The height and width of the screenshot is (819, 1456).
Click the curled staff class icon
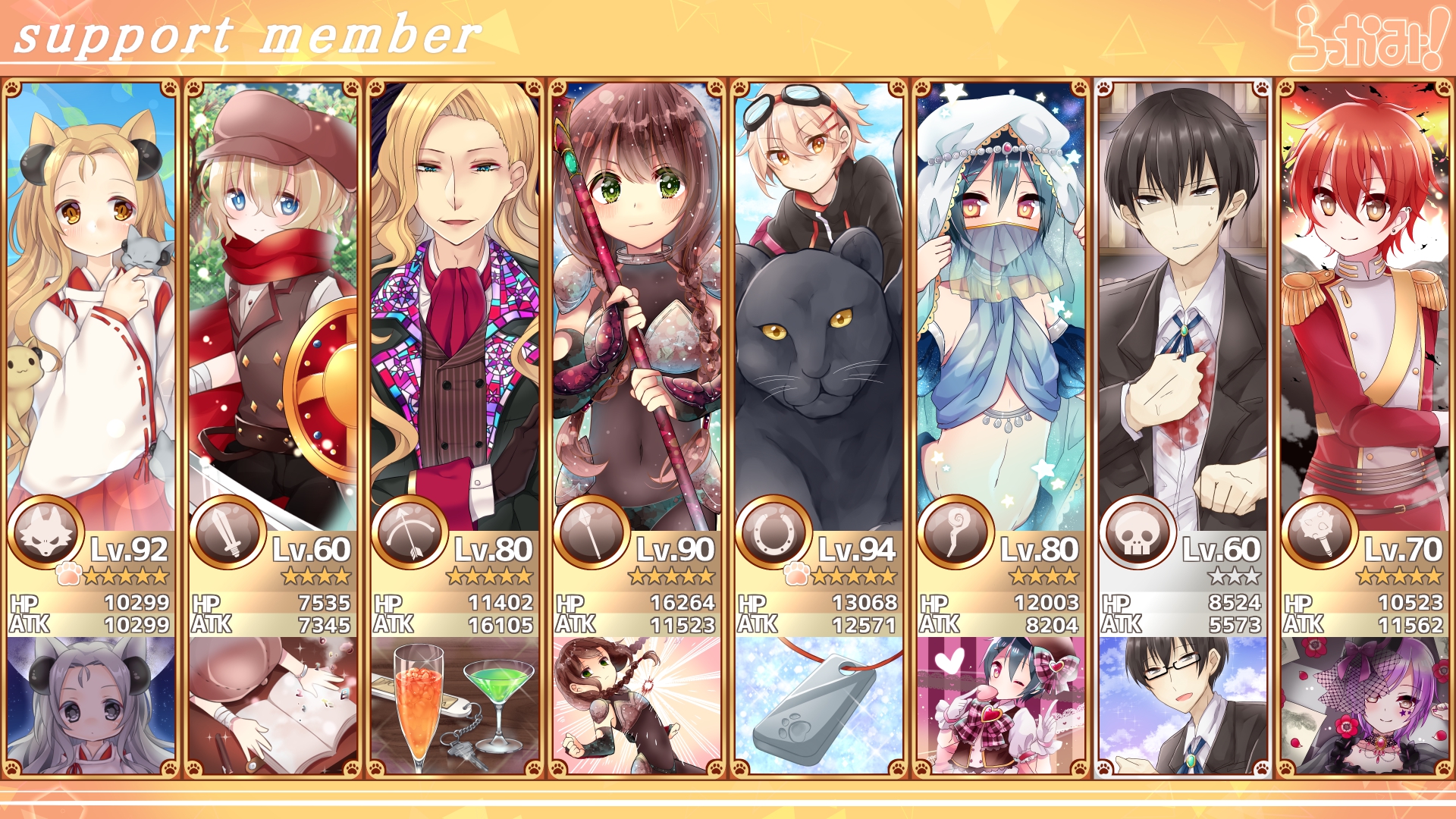pyautogui.click(x=955, y=532)
